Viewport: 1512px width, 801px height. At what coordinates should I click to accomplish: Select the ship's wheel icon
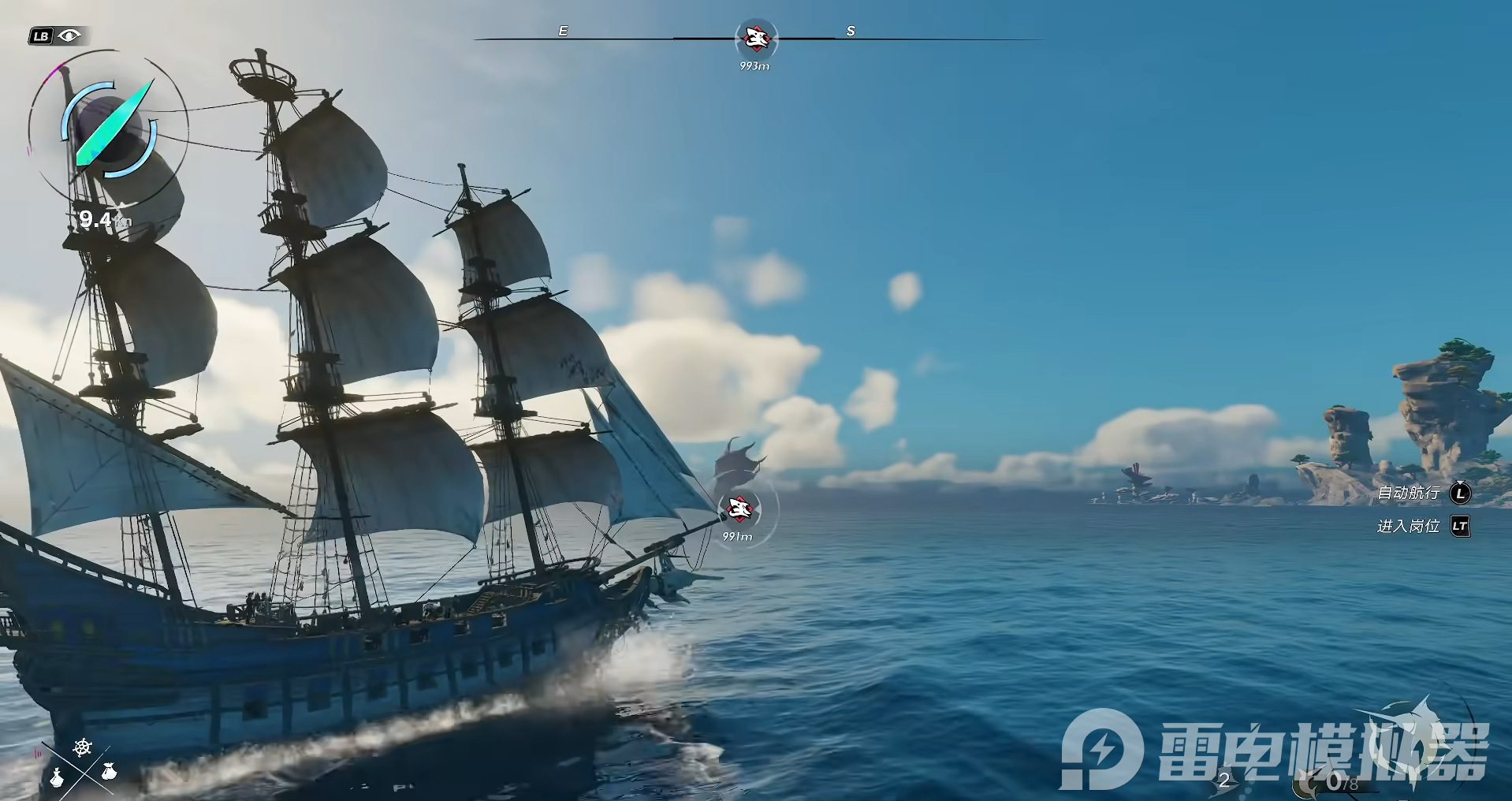click(83, 747)
